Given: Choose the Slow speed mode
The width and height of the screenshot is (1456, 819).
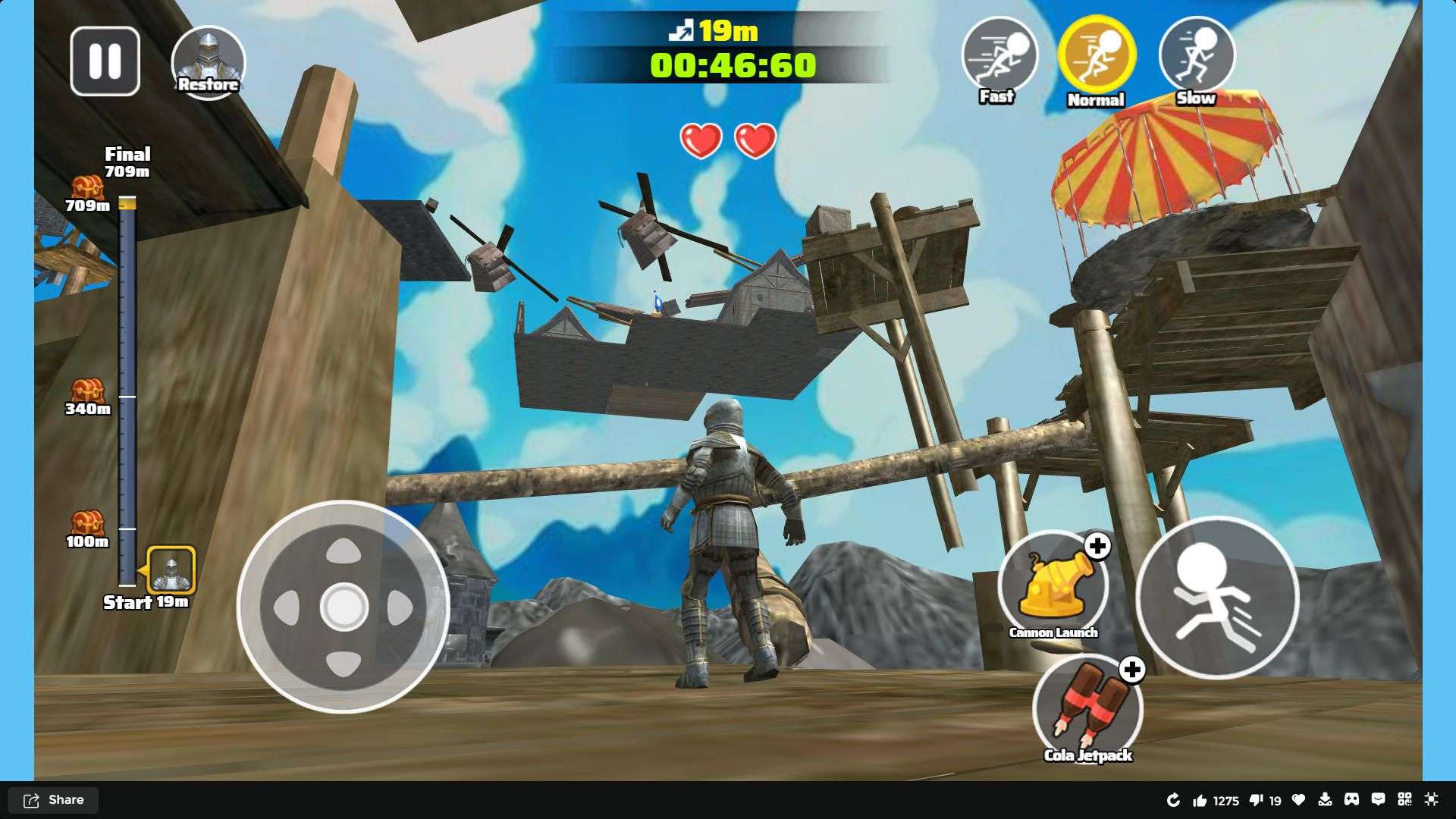Looking at the screenshot, I should (x=1196, y=55).
